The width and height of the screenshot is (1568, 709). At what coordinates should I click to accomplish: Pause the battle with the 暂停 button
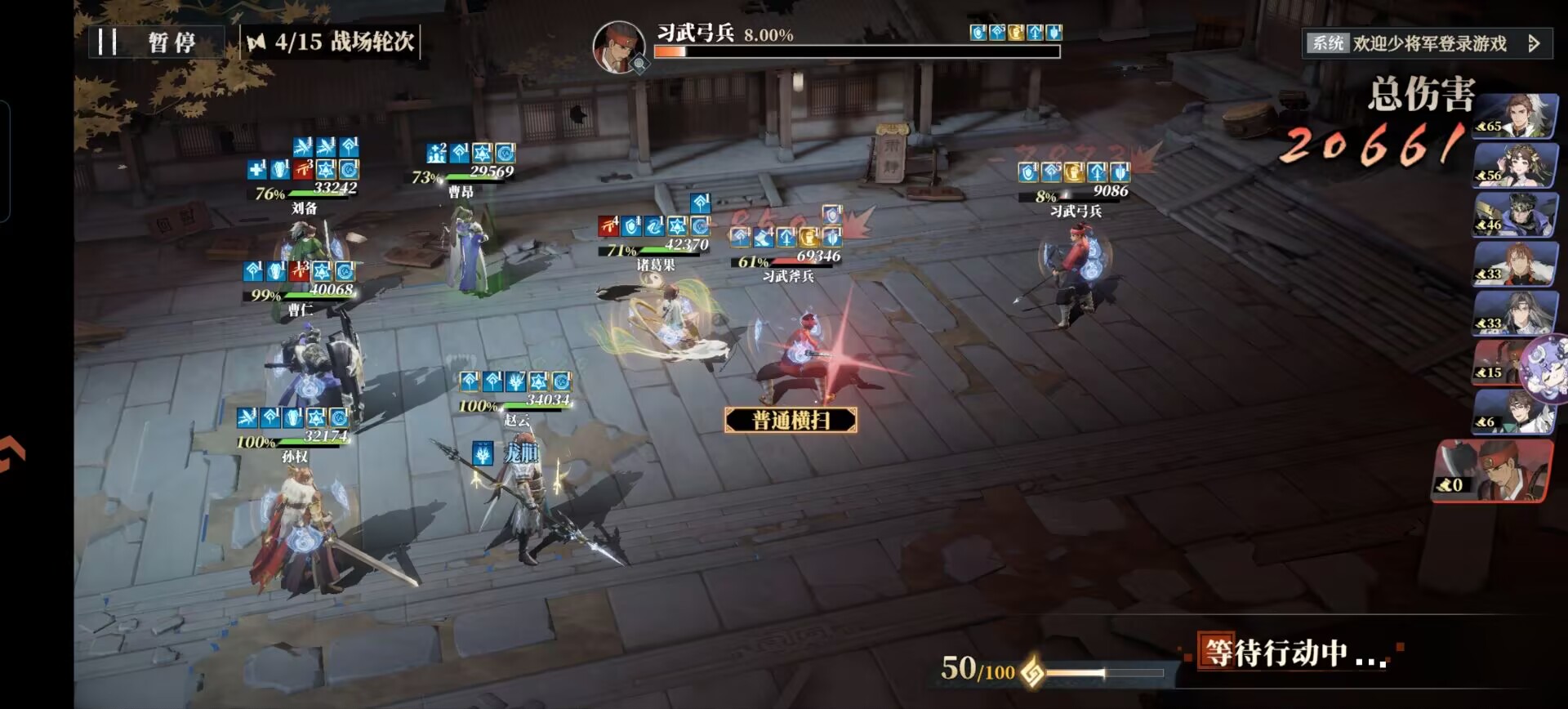click(x=155, y=42)
